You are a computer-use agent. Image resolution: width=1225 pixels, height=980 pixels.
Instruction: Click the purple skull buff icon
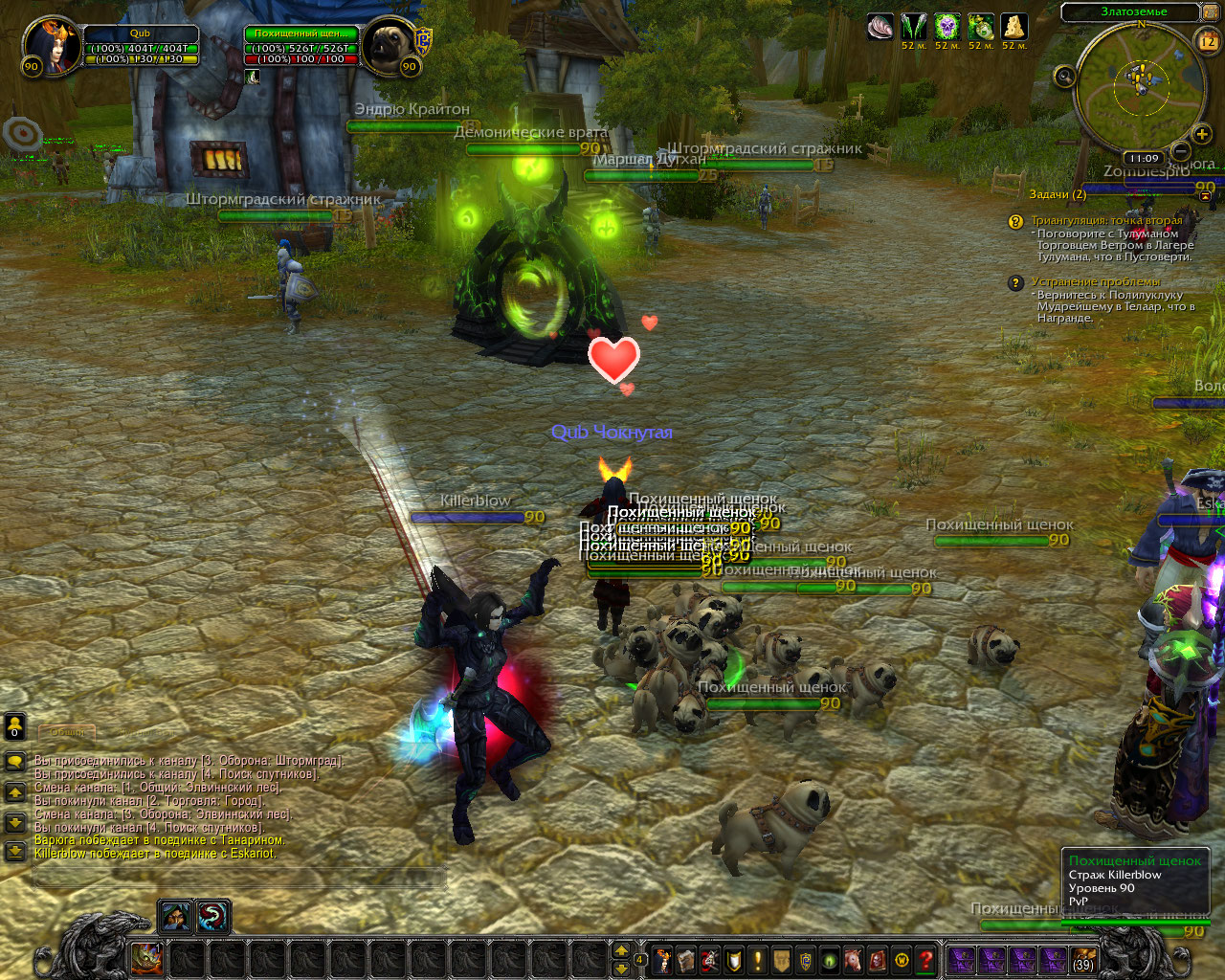(x=947, y=27)
